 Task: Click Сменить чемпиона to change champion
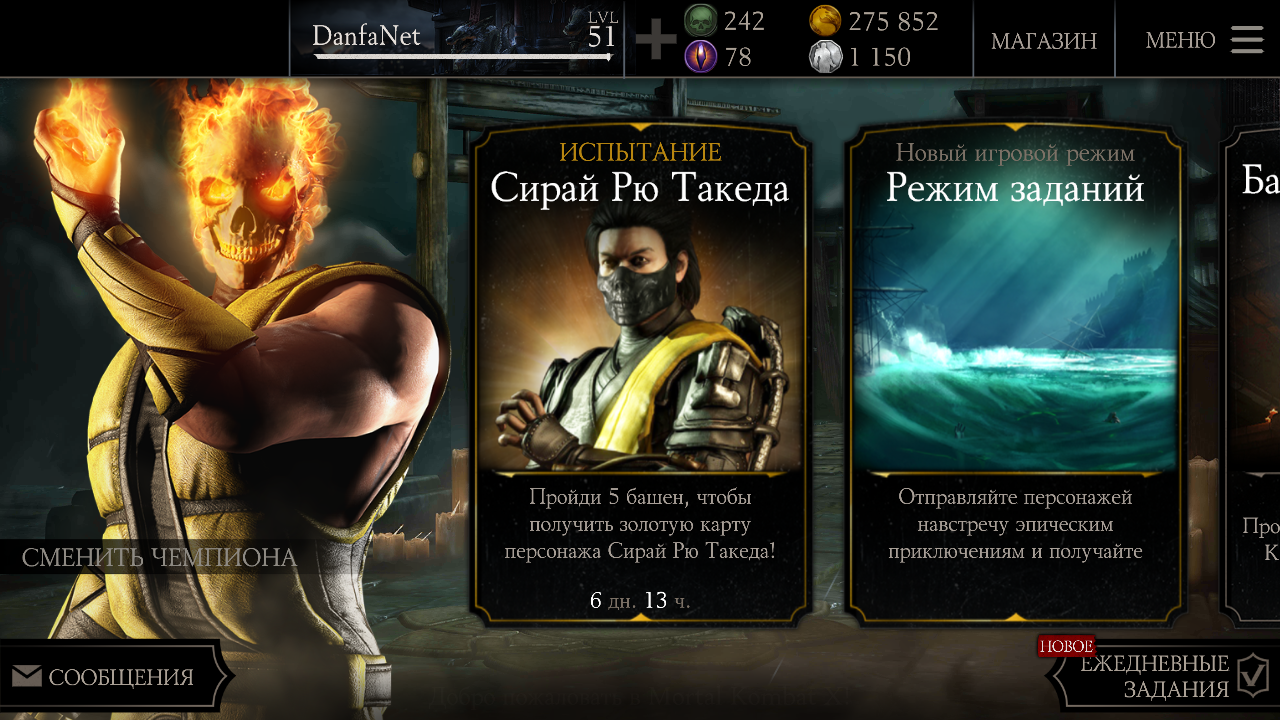pos(160,558)
